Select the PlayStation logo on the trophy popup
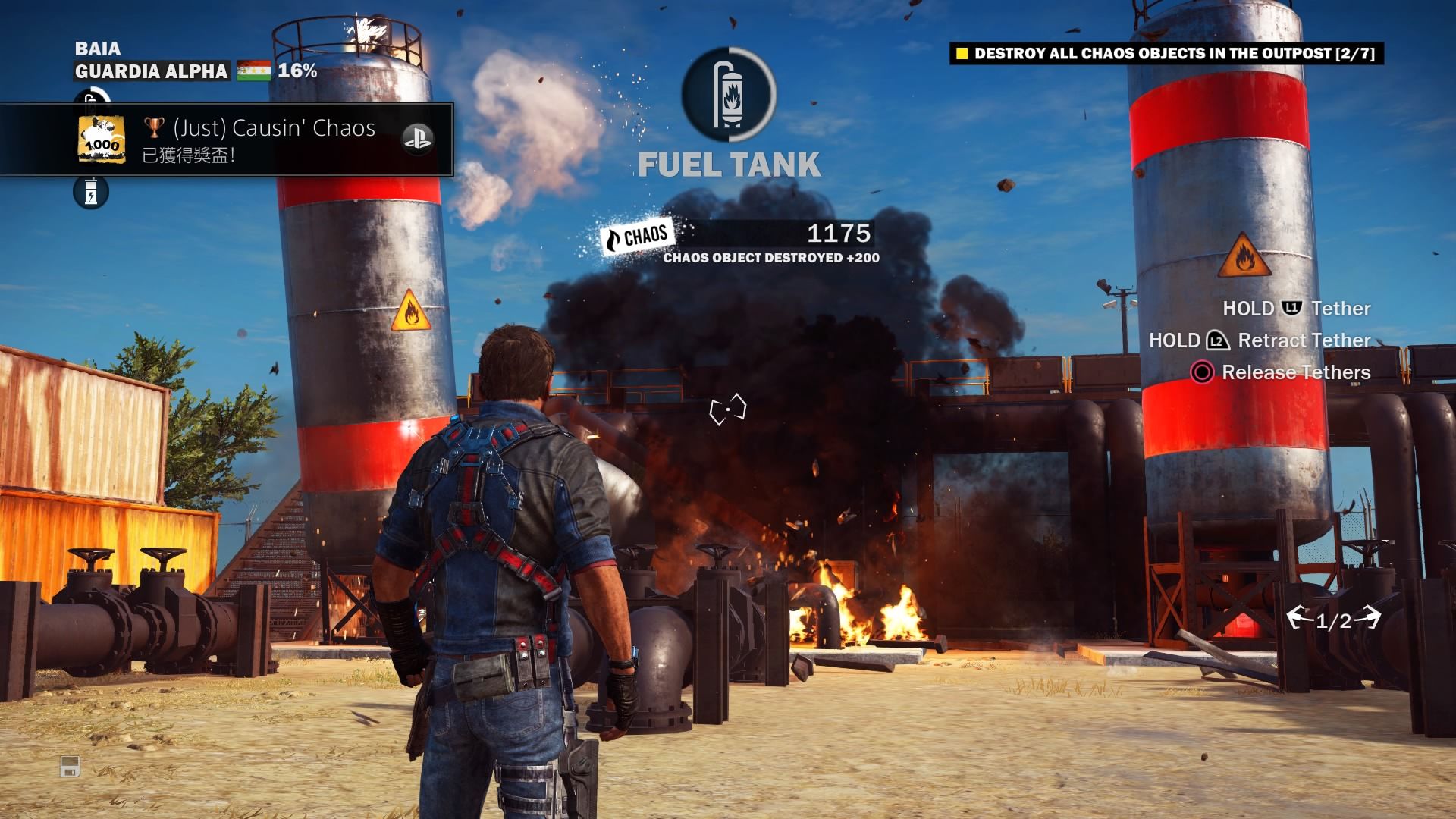 [416, 139]
